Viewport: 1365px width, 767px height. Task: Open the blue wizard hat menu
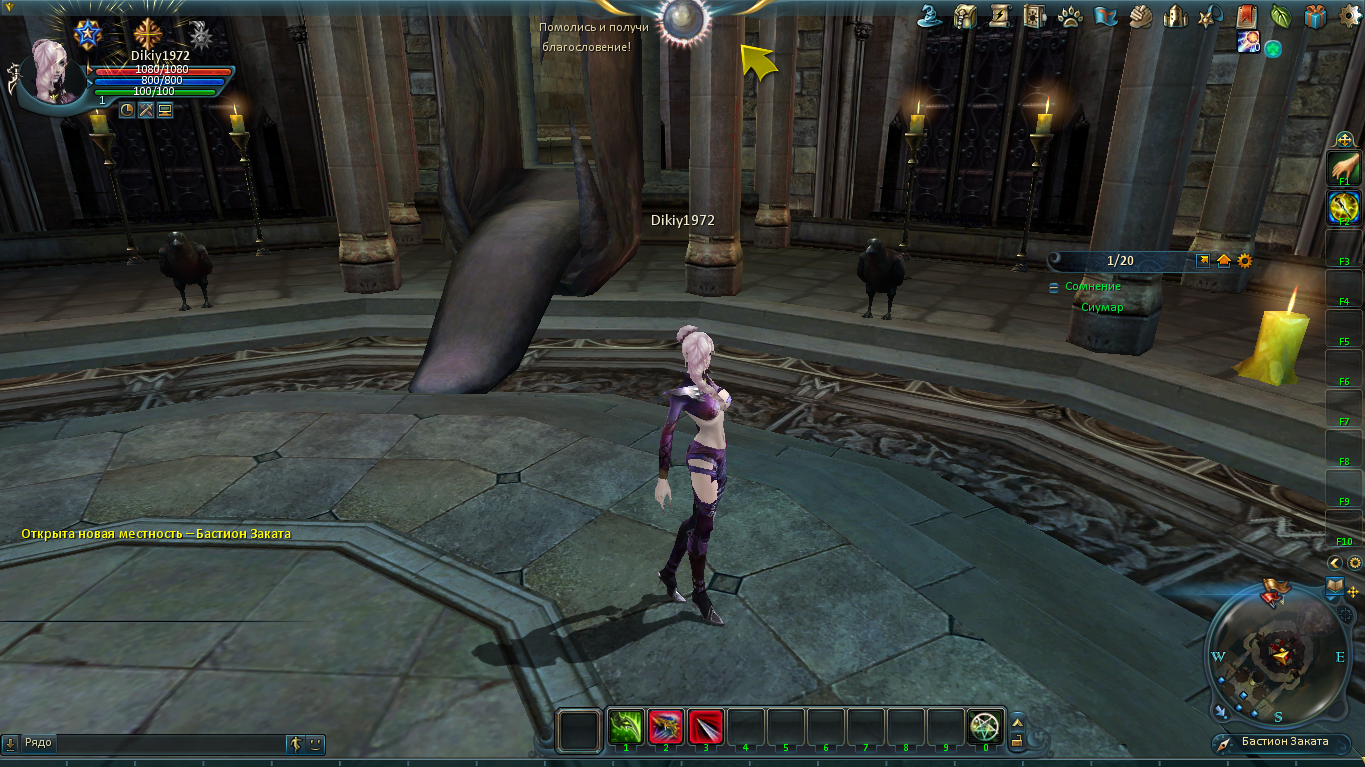[931, 16]
